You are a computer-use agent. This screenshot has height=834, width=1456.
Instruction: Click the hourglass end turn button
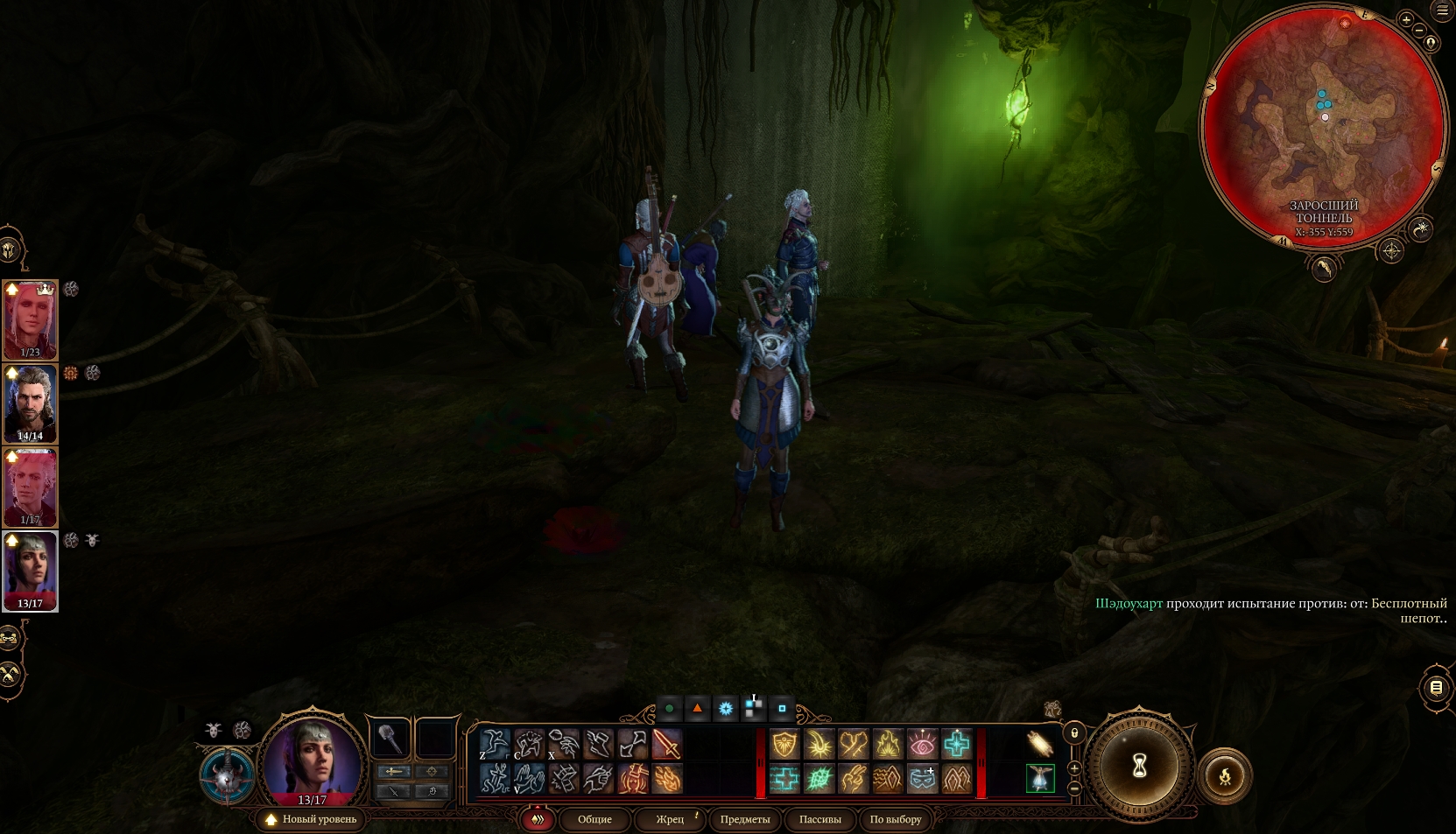pos(1139,767)
